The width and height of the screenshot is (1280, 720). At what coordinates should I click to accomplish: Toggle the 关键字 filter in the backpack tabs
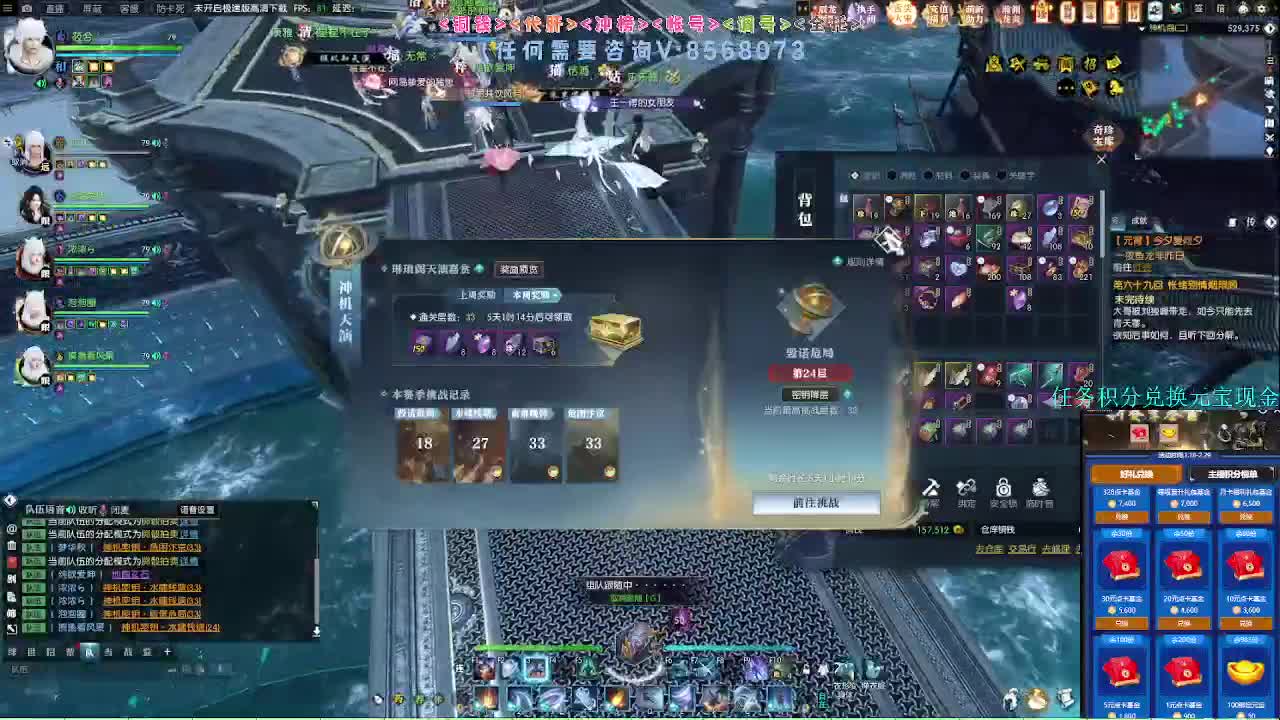pos(1022,177)
